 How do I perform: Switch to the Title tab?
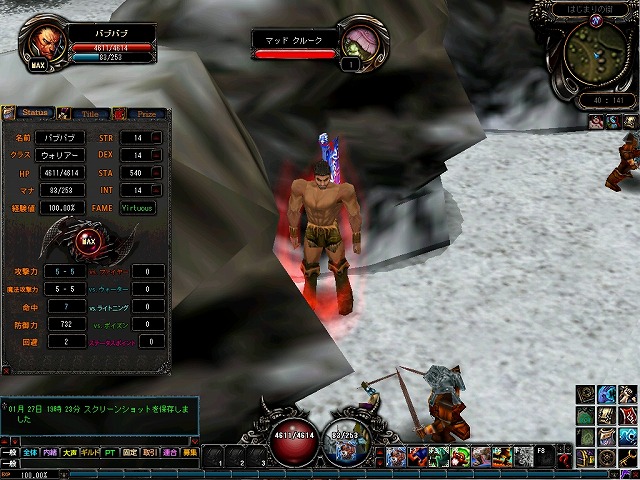click(x=89, y=114)
